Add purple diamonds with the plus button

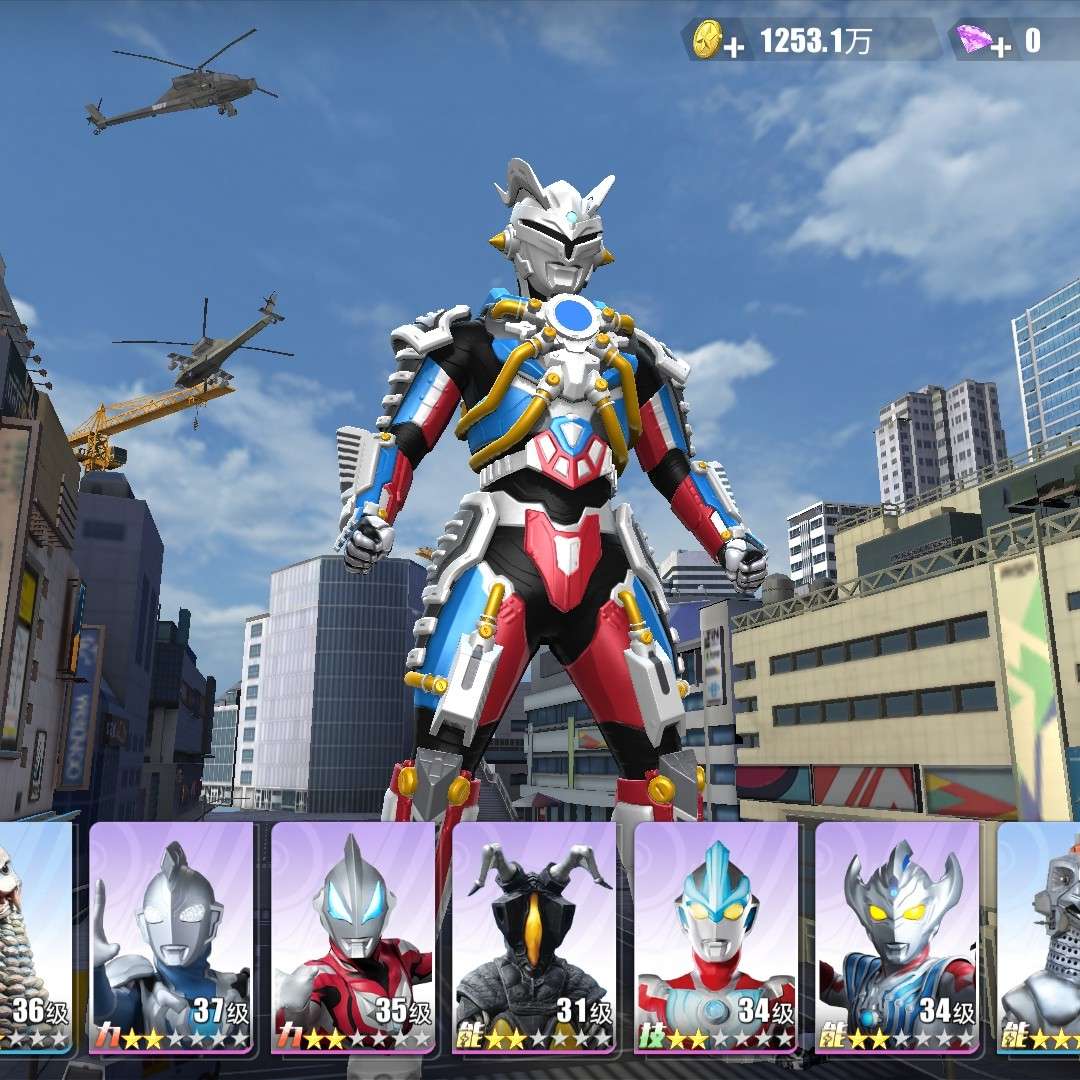(1003, 48)
